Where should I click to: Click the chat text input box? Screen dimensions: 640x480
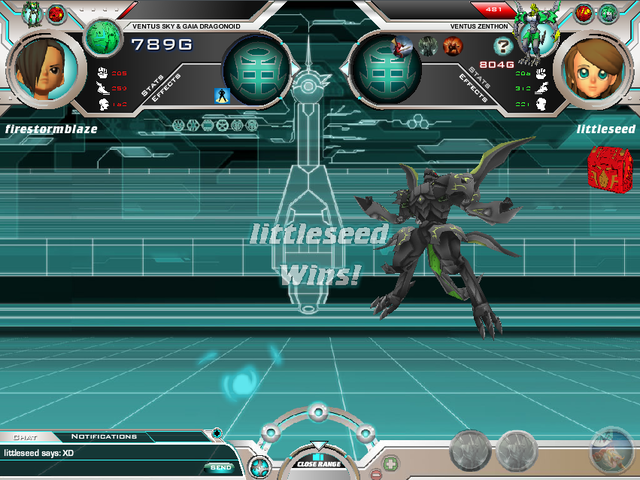coord(100,467)
